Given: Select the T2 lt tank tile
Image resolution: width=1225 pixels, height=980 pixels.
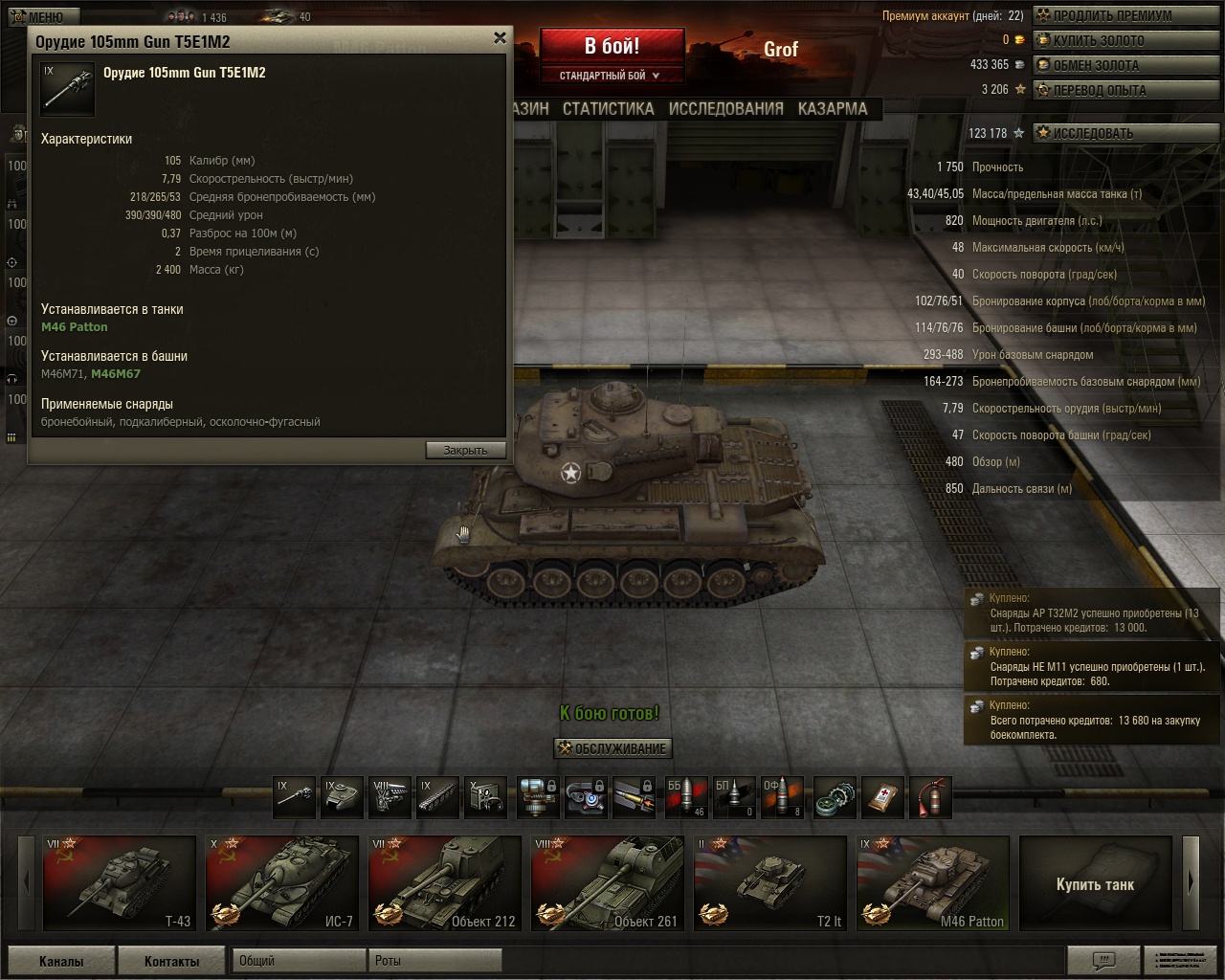Looking at the screenshot, I should 770,883.
